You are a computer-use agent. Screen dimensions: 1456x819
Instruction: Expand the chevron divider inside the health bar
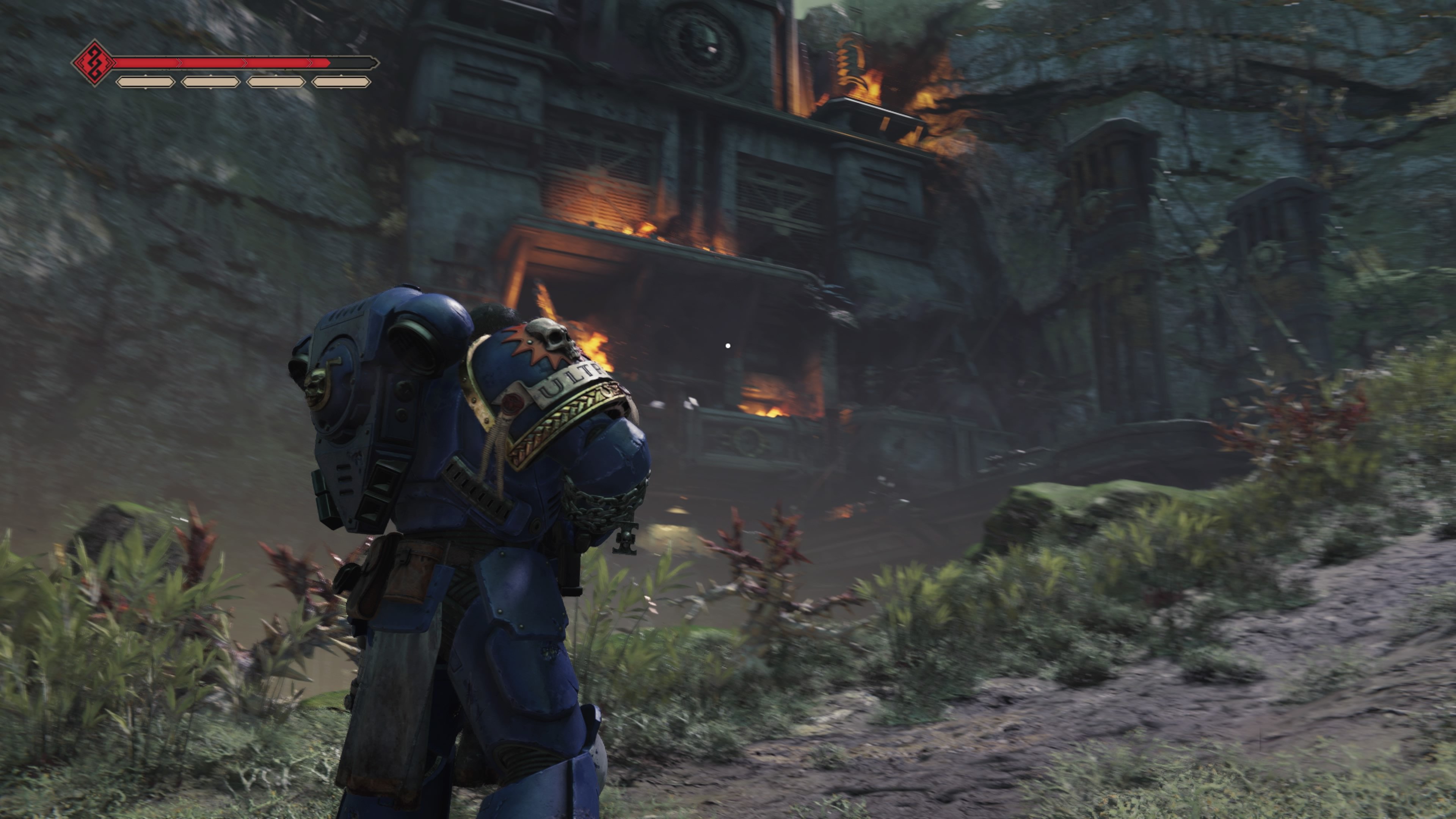coord(179,63)
